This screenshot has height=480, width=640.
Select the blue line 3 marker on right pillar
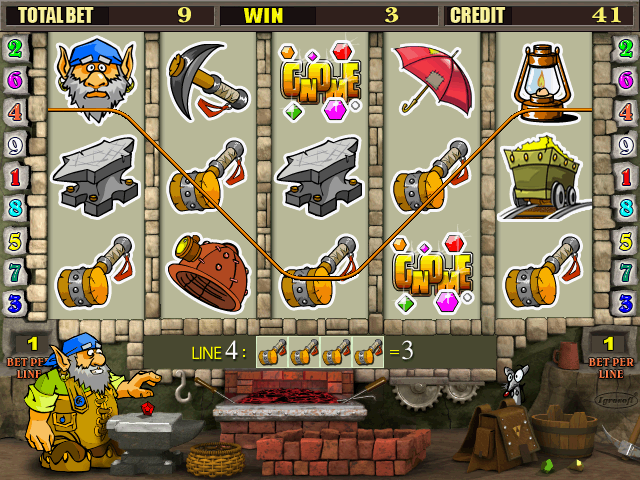coord(626,303)
